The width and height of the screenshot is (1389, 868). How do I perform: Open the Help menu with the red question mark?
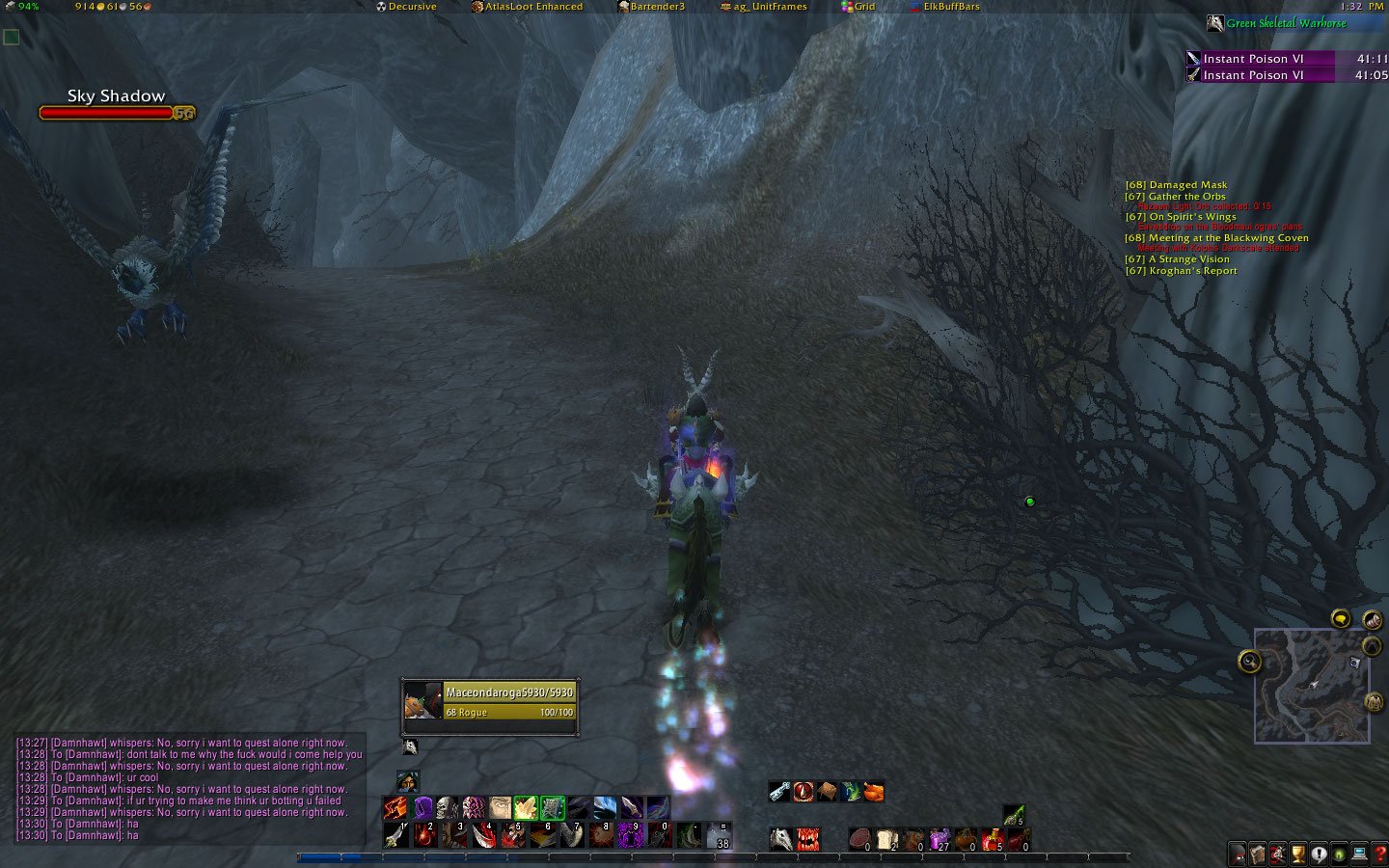pos(1378,854)
